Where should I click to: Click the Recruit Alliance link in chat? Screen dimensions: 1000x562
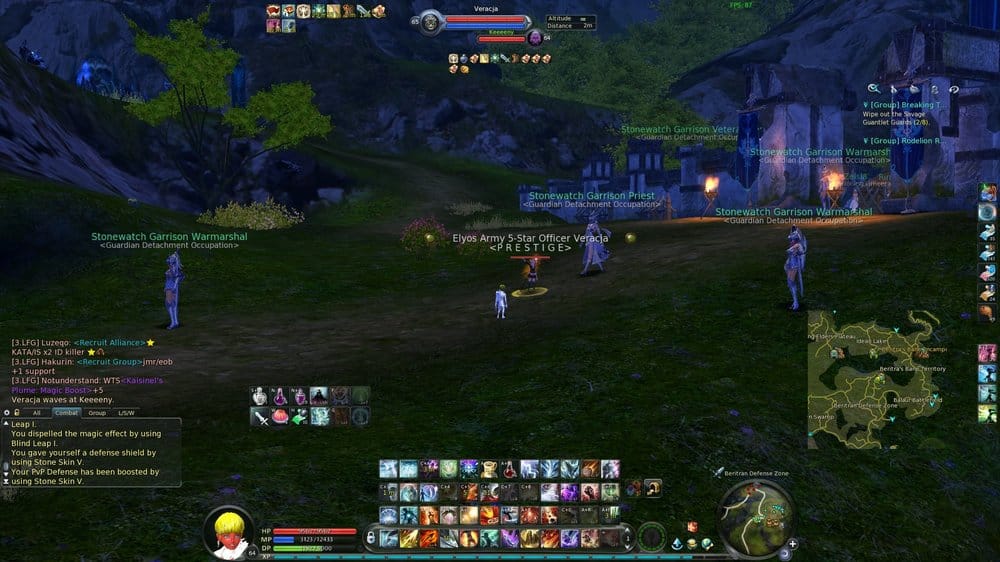click(x=110, y=342)
